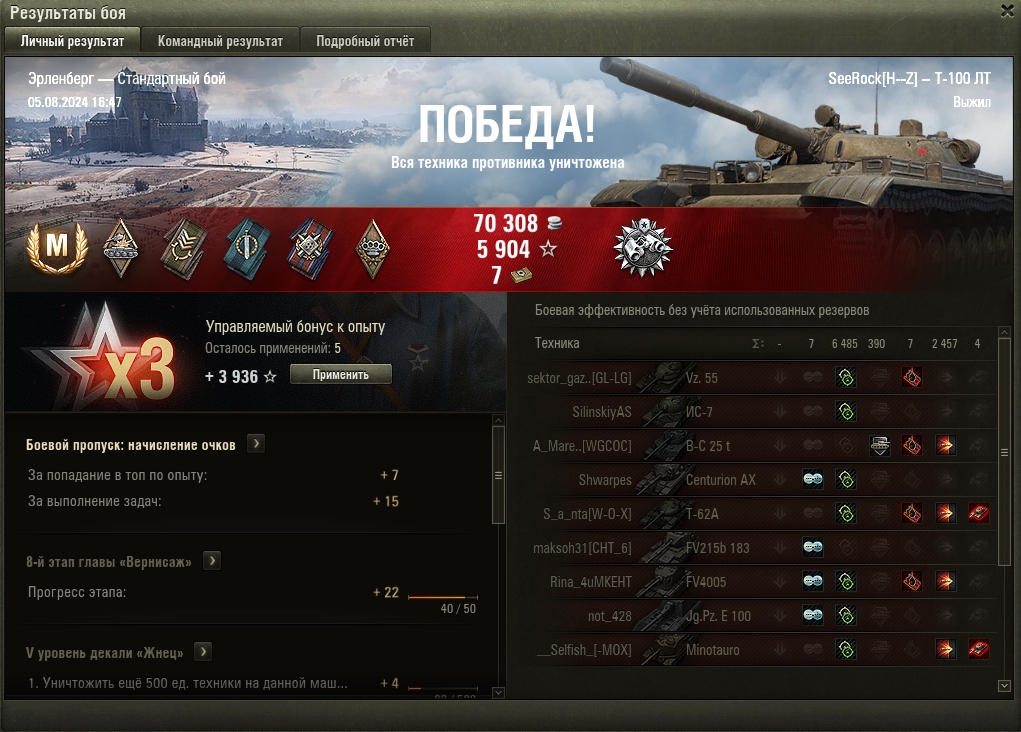This screenshot has width=1021, height=732.
Task: Close the battle results window
Action: [x=1007, y=10]
